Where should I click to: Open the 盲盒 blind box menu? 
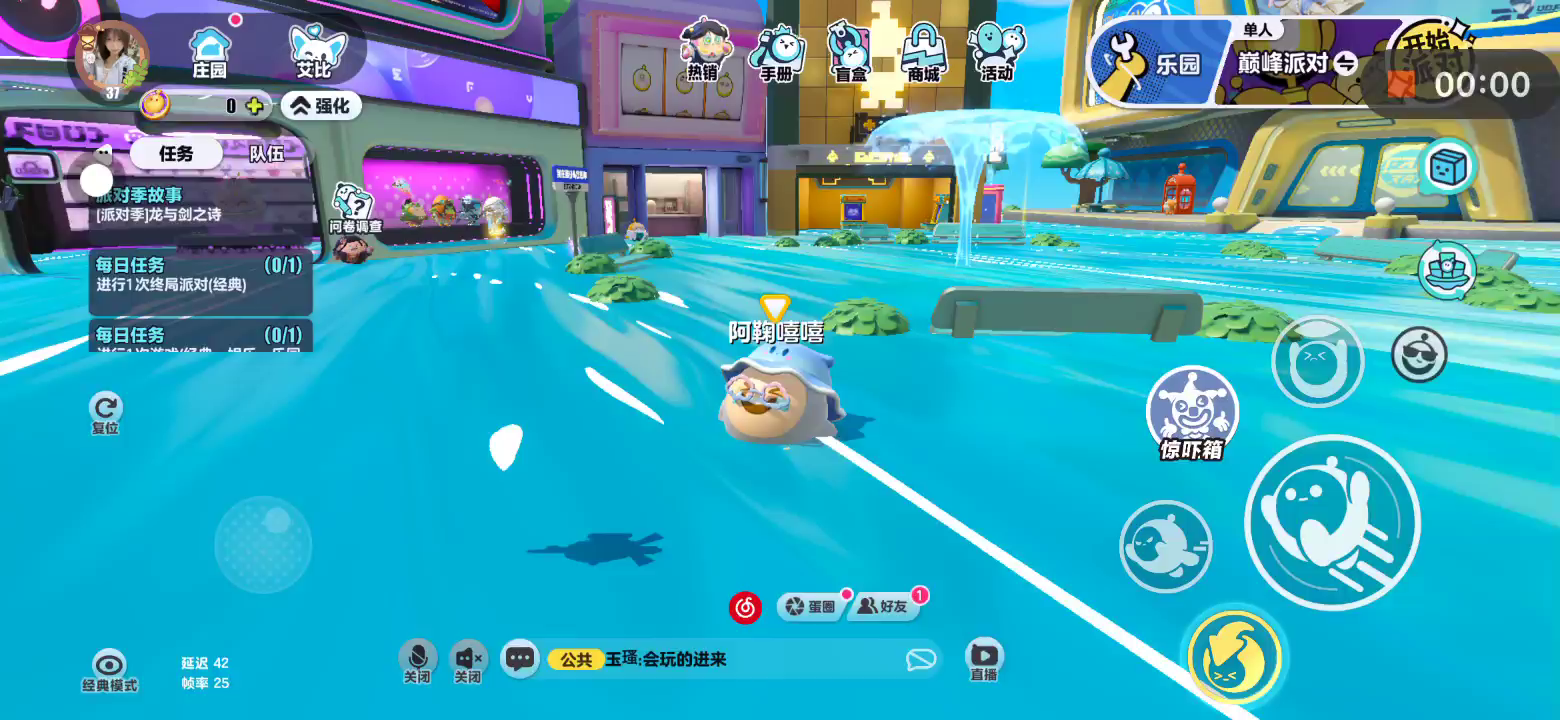click(x=850, y=52)
